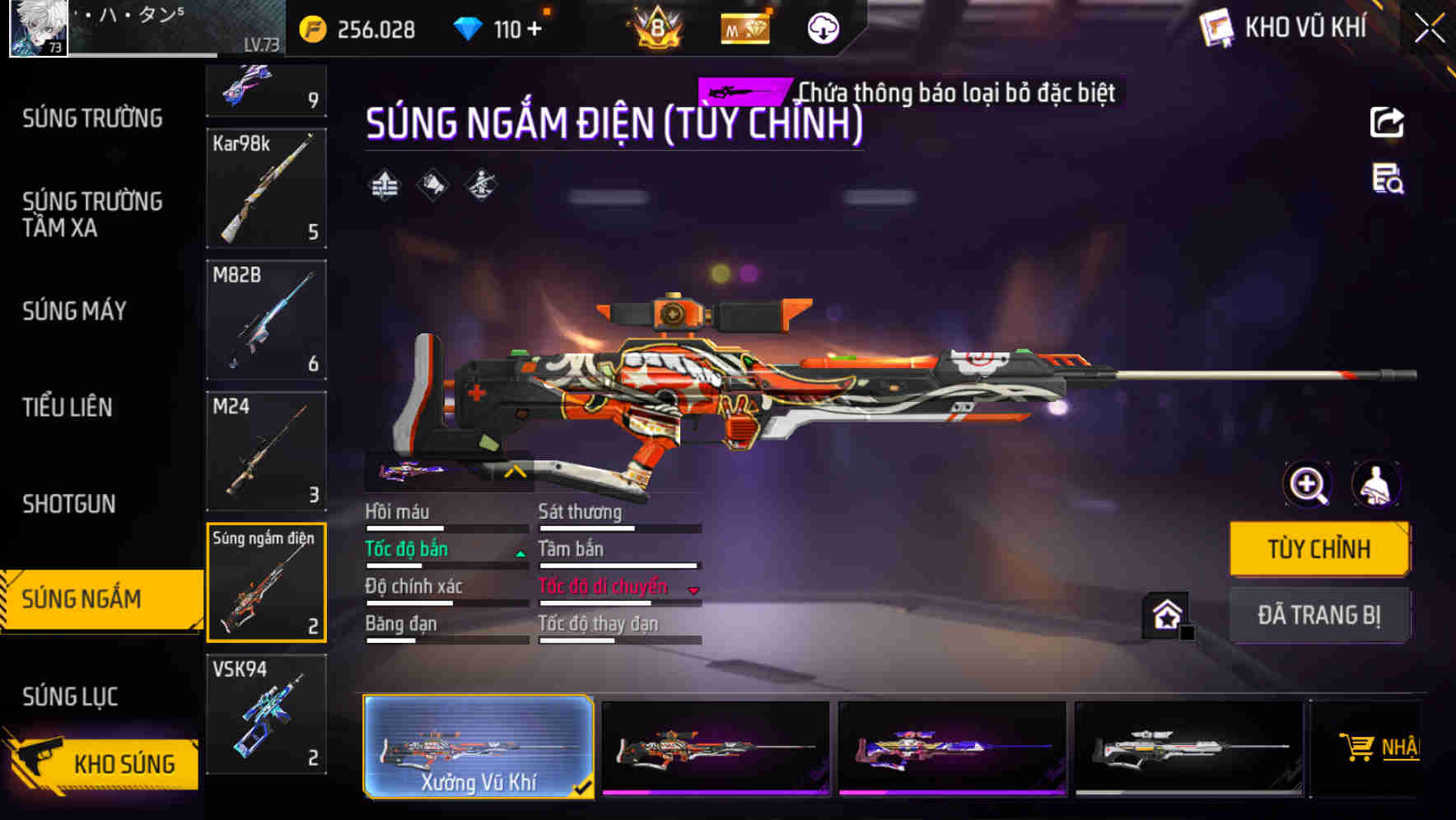This screenshot has height=820, width=1456.
Task: Zoom in with the magnifier plus icon
Action: (x=1307, y=484)
